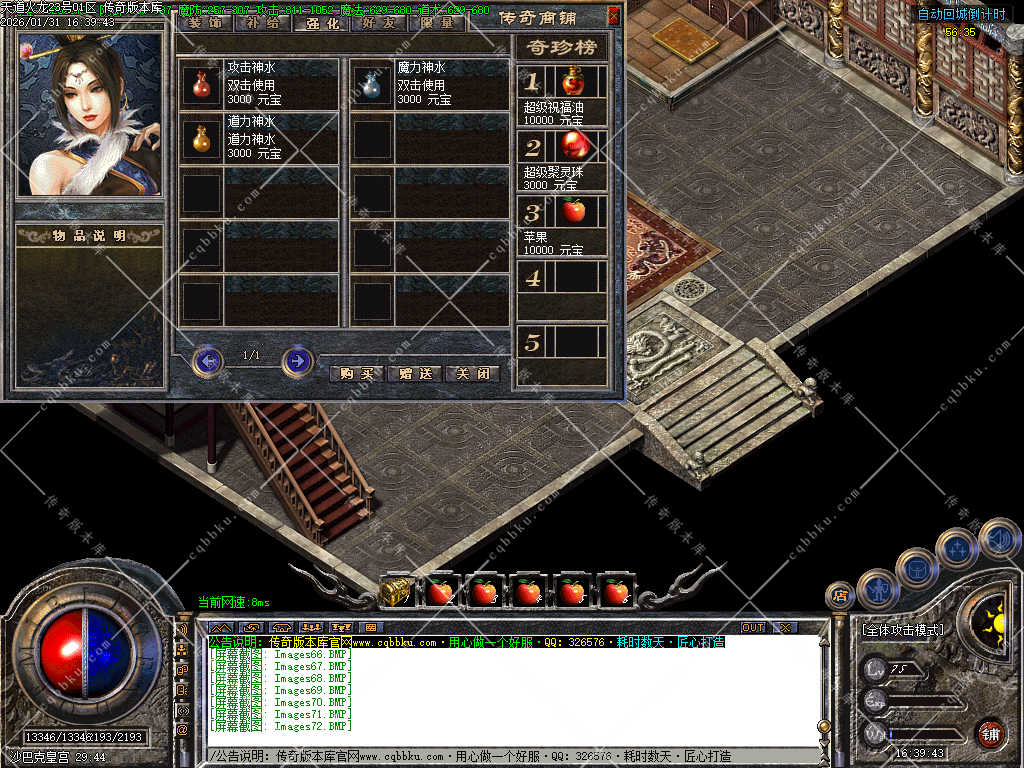Click the 赠送 gift button
Screen dimensions: 1024x768
[x=415, y=373]
